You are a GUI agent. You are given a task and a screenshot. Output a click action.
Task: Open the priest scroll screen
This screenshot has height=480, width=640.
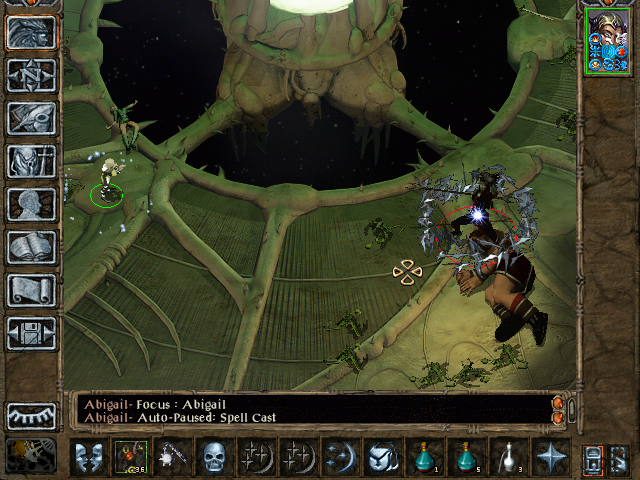[32, 290]
